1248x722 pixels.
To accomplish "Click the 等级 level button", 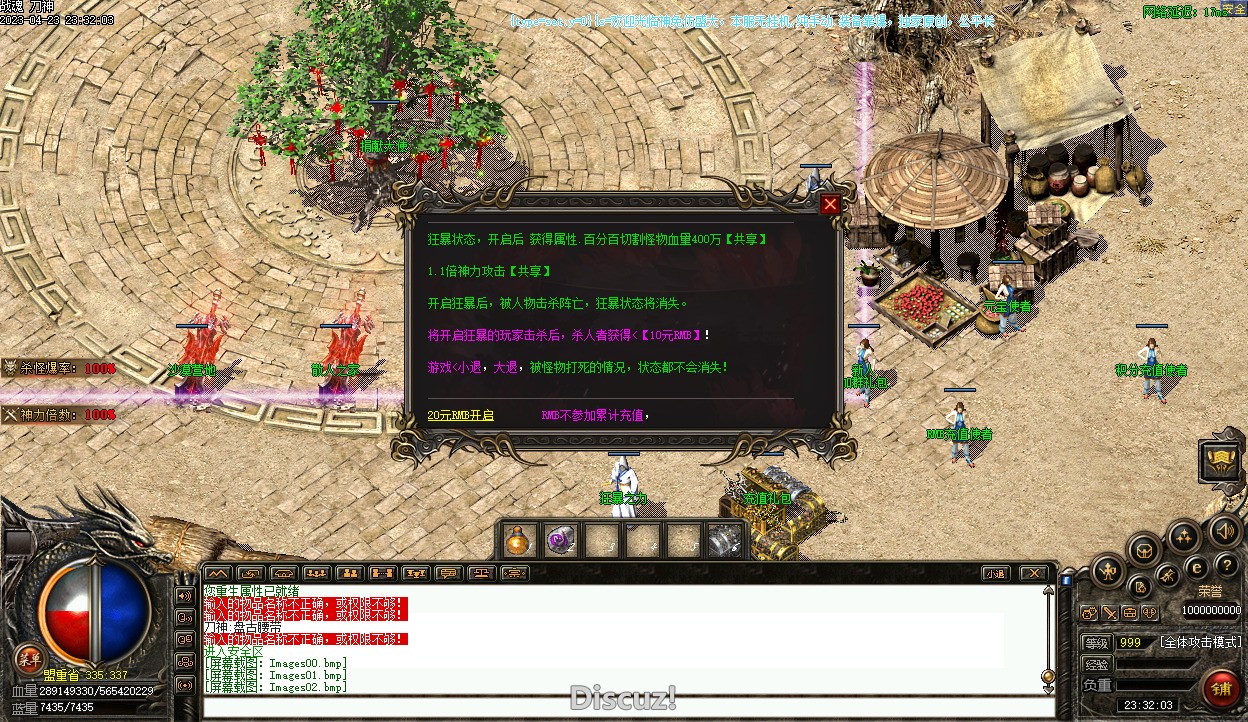I will (x=1097, y=642).
